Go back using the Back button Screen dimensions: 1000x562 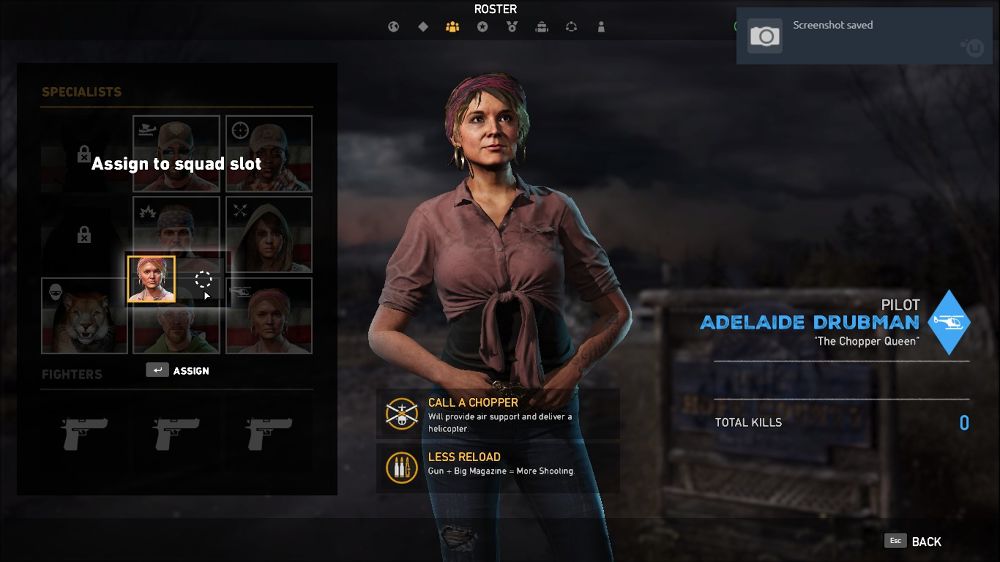pyautogui.click(x=914, y=541)
